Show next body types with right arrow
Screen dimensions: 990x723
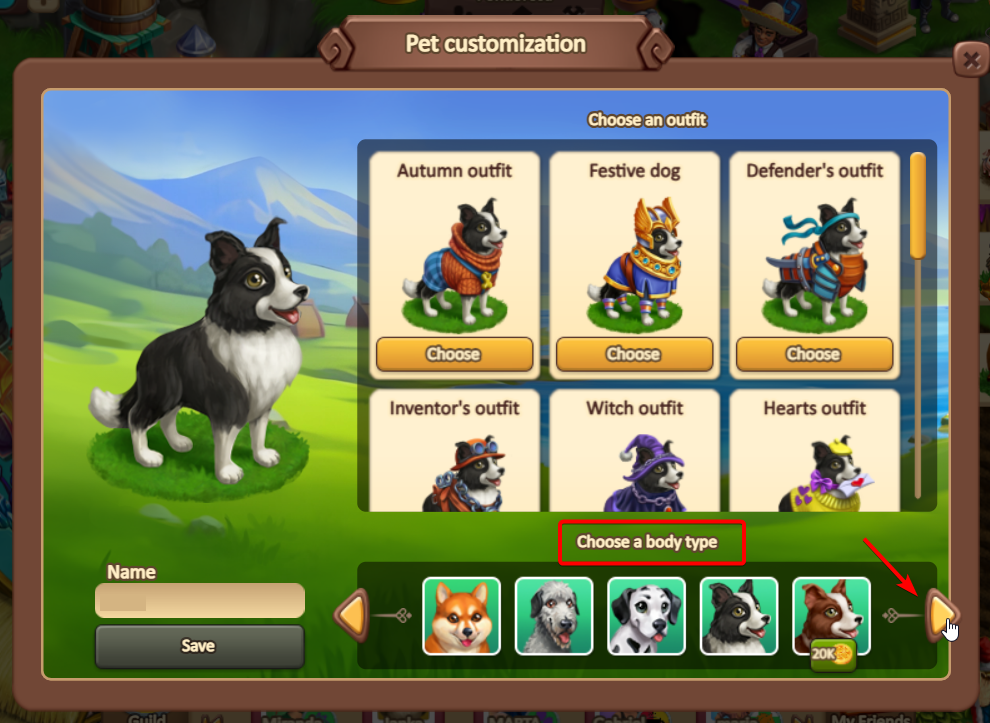pyautogui.click(x=940, y=614)
